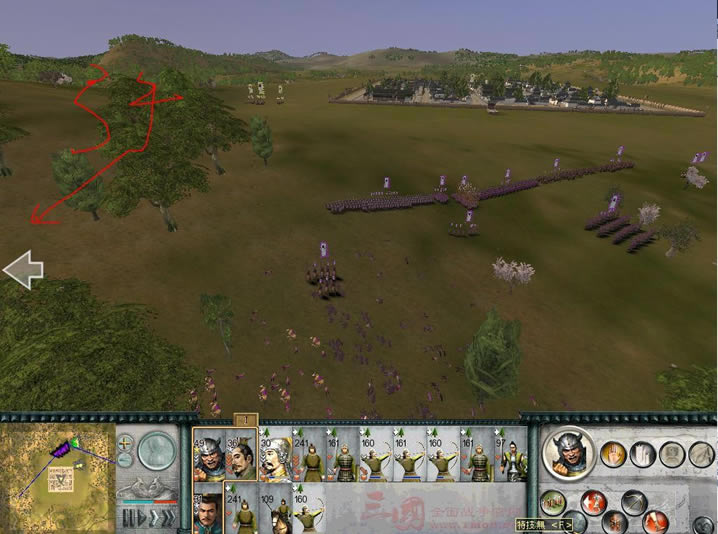The width and height of the screenshot is (718, 534).
Task: Click the left-pointing camera arrow on screen edge
Action: (22, 269)
